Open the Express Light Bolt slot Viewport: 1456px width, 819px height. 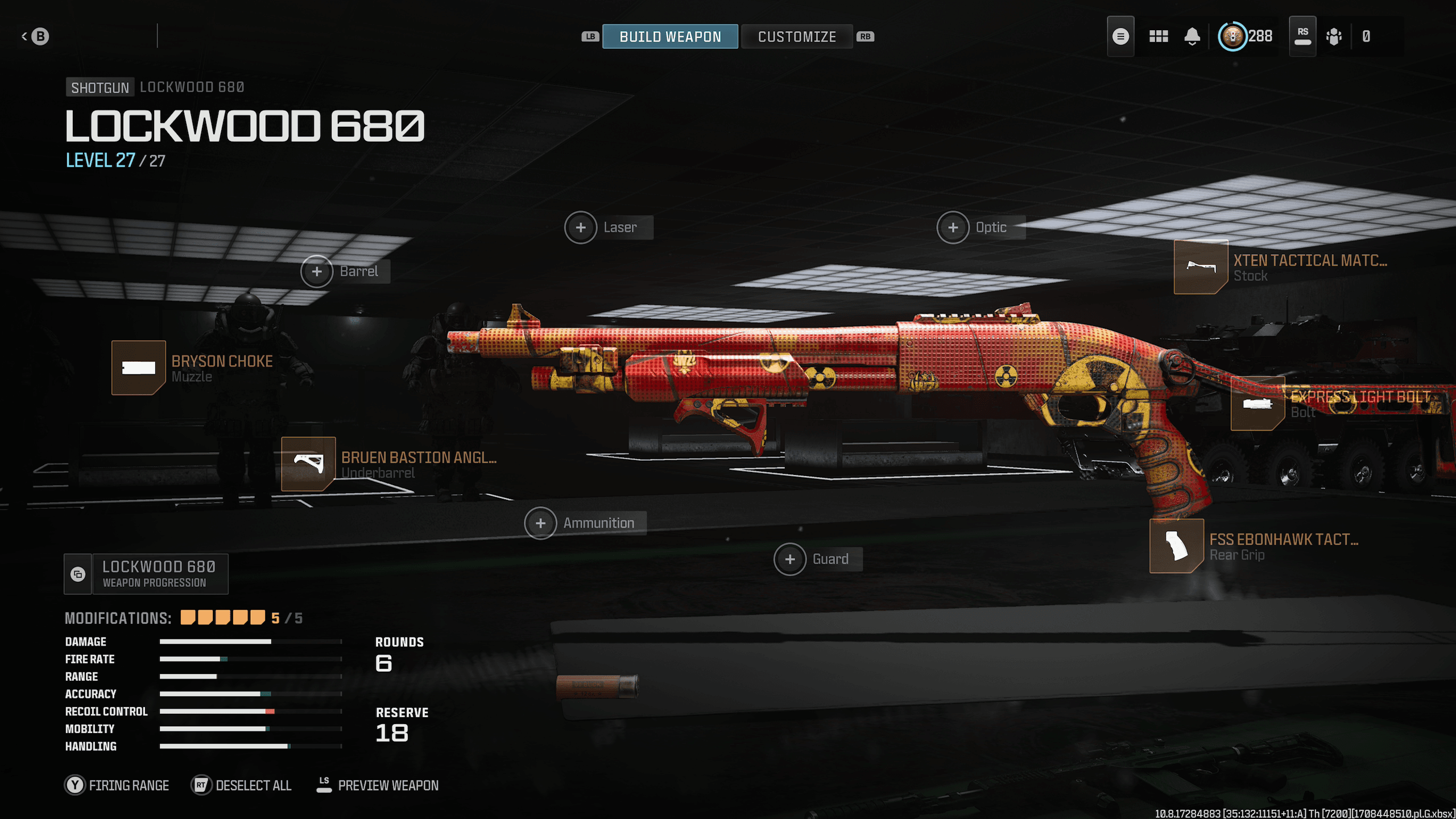[1258, 403]
